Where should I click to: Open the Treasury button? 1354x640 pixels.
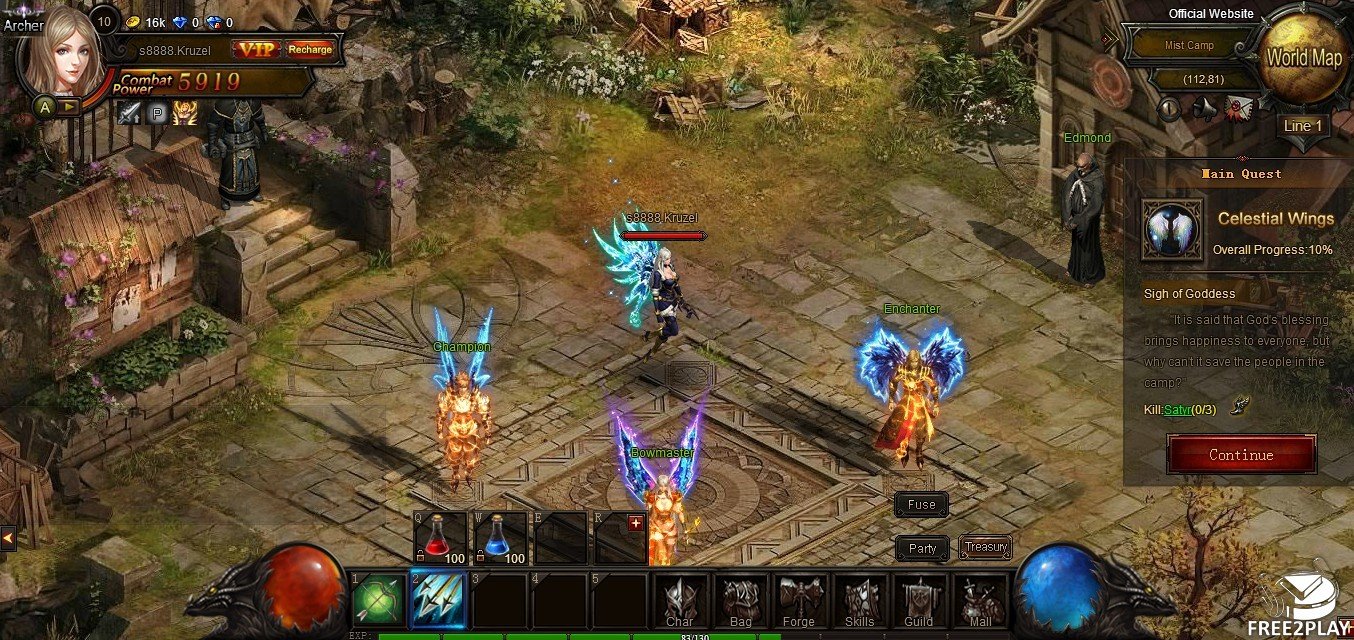click(x=986, y=547)
